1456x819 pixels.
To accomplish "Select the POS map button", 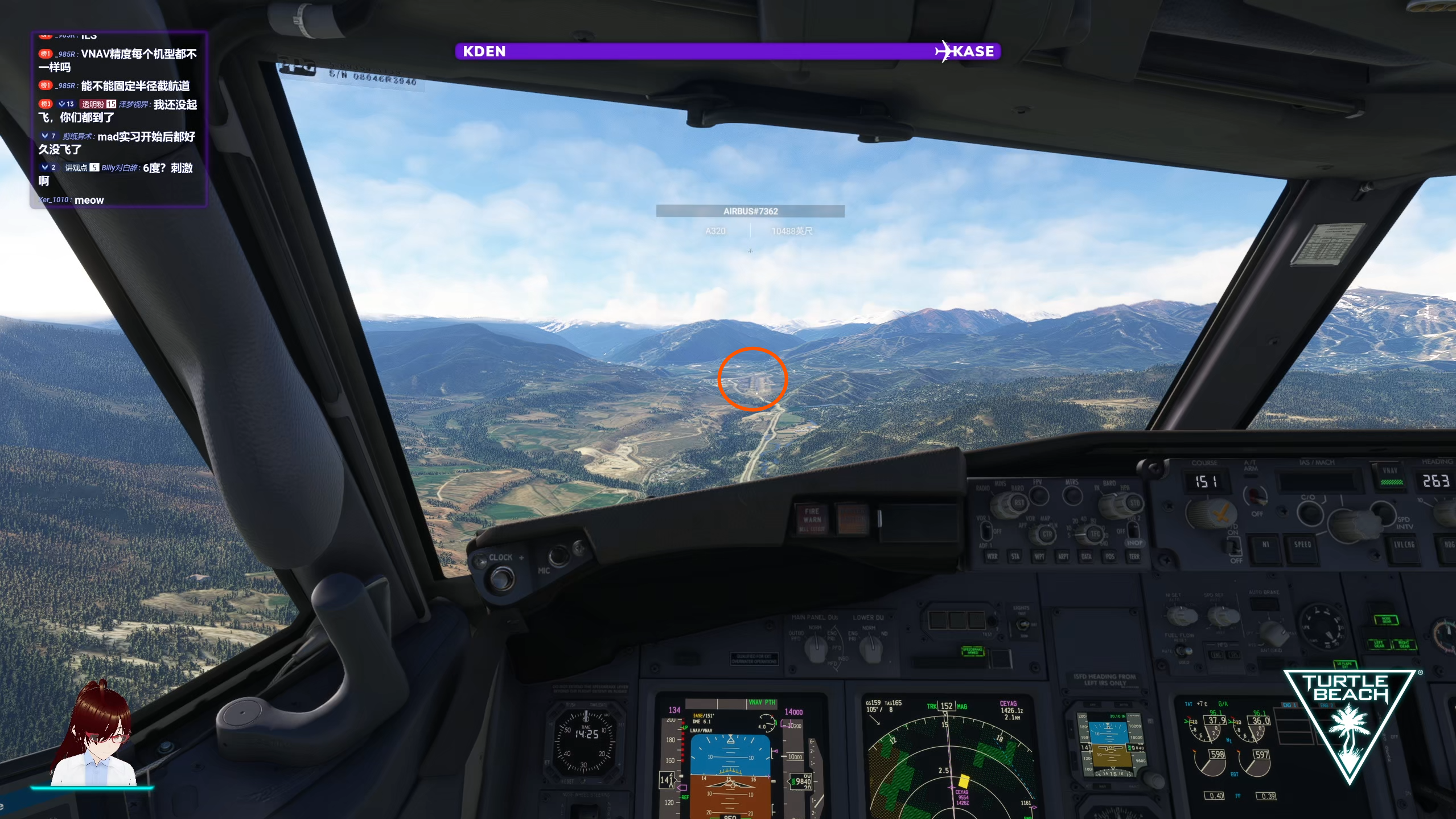I will point(1110,557).
